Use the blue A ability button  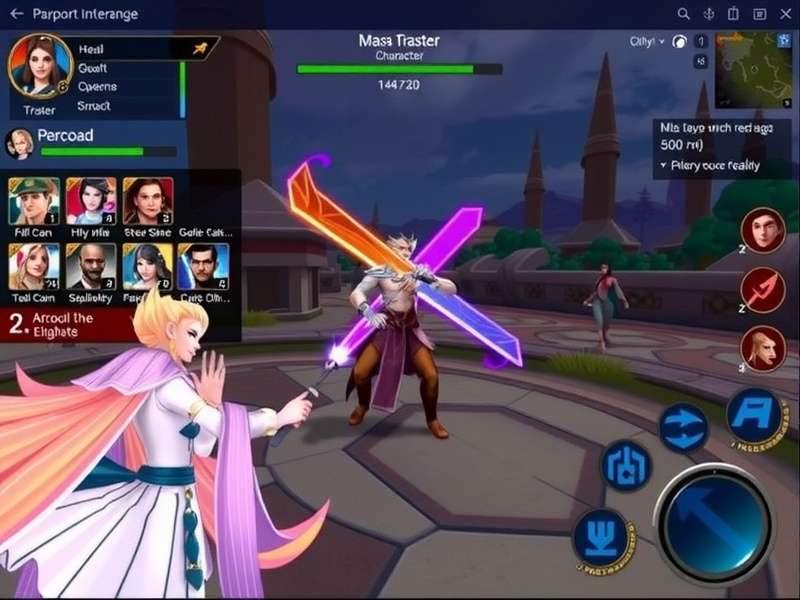click(753, 413)
